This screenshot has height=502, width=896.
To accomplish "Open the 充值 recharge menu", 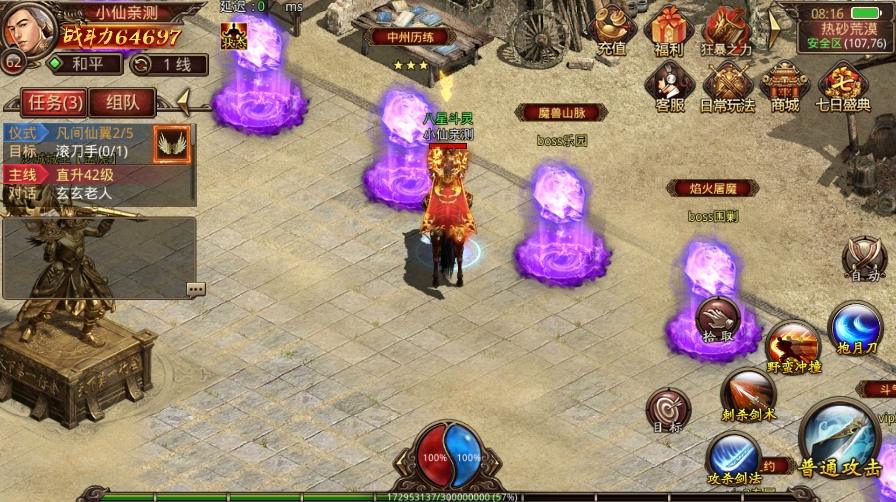I will pyautogui.click(x=611, y=30).
